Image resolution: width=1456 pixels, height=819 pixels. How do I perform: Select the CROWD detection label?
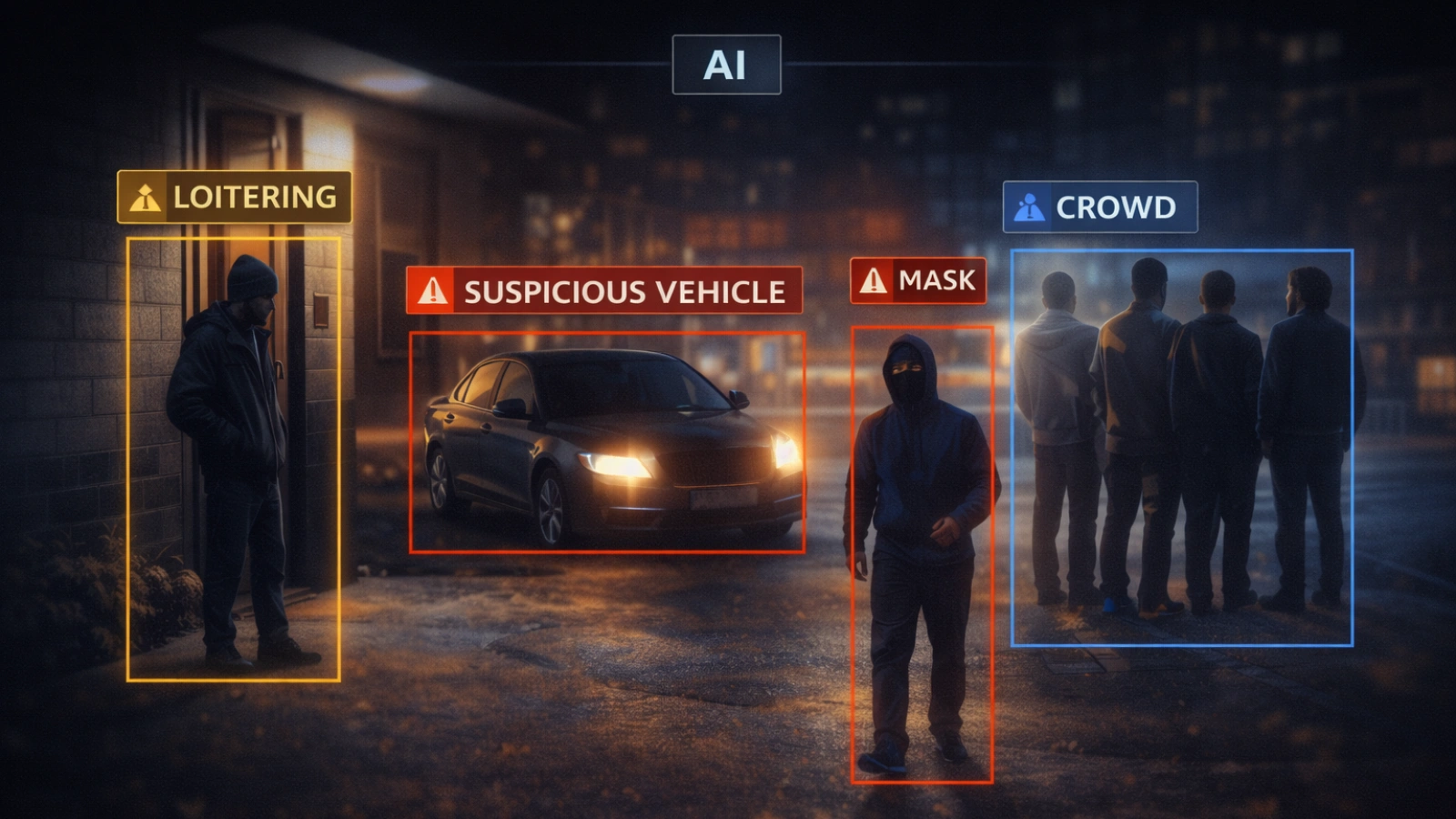1099,207
